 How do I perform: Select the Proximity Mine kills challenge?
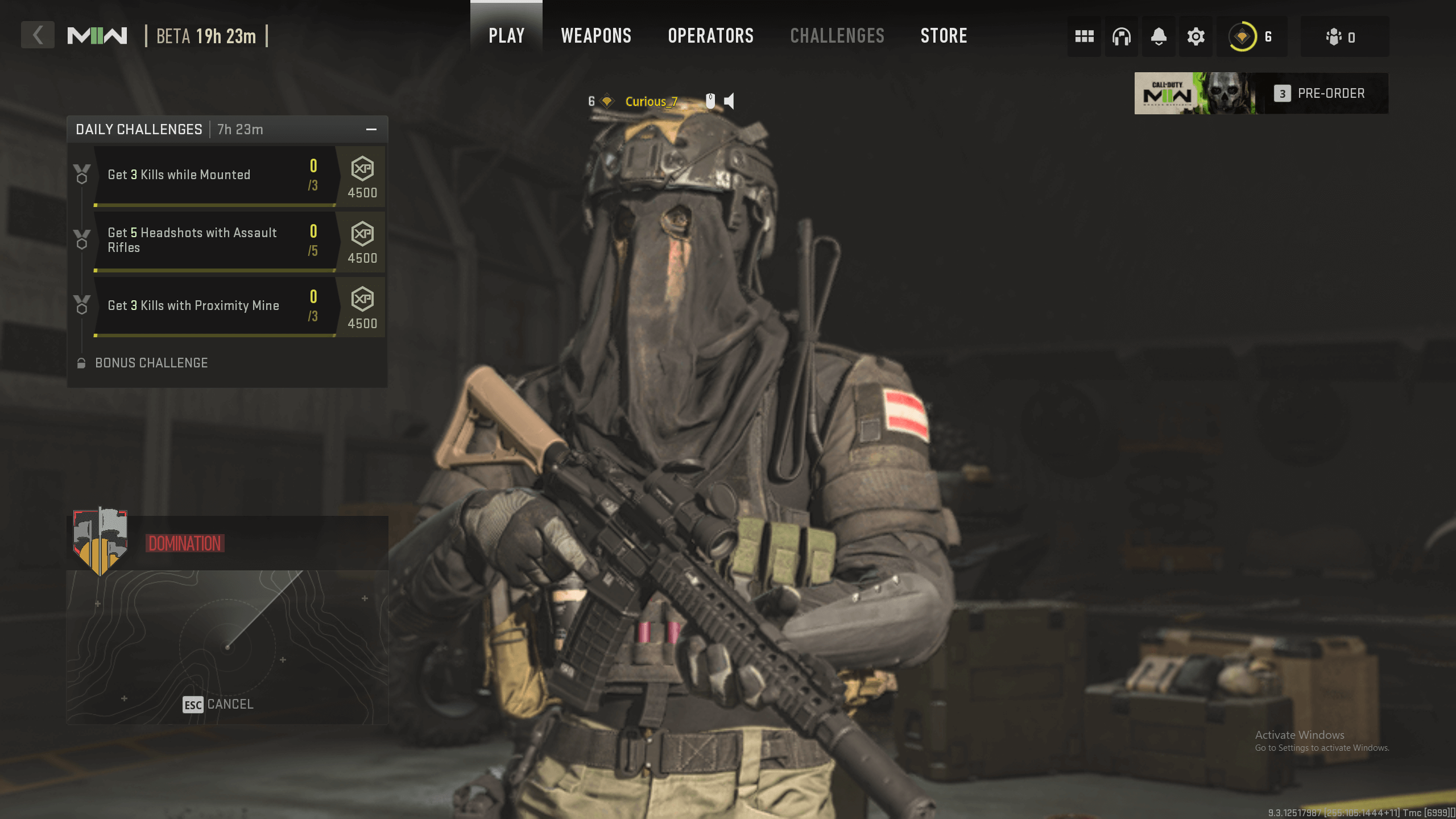point(215,306)
